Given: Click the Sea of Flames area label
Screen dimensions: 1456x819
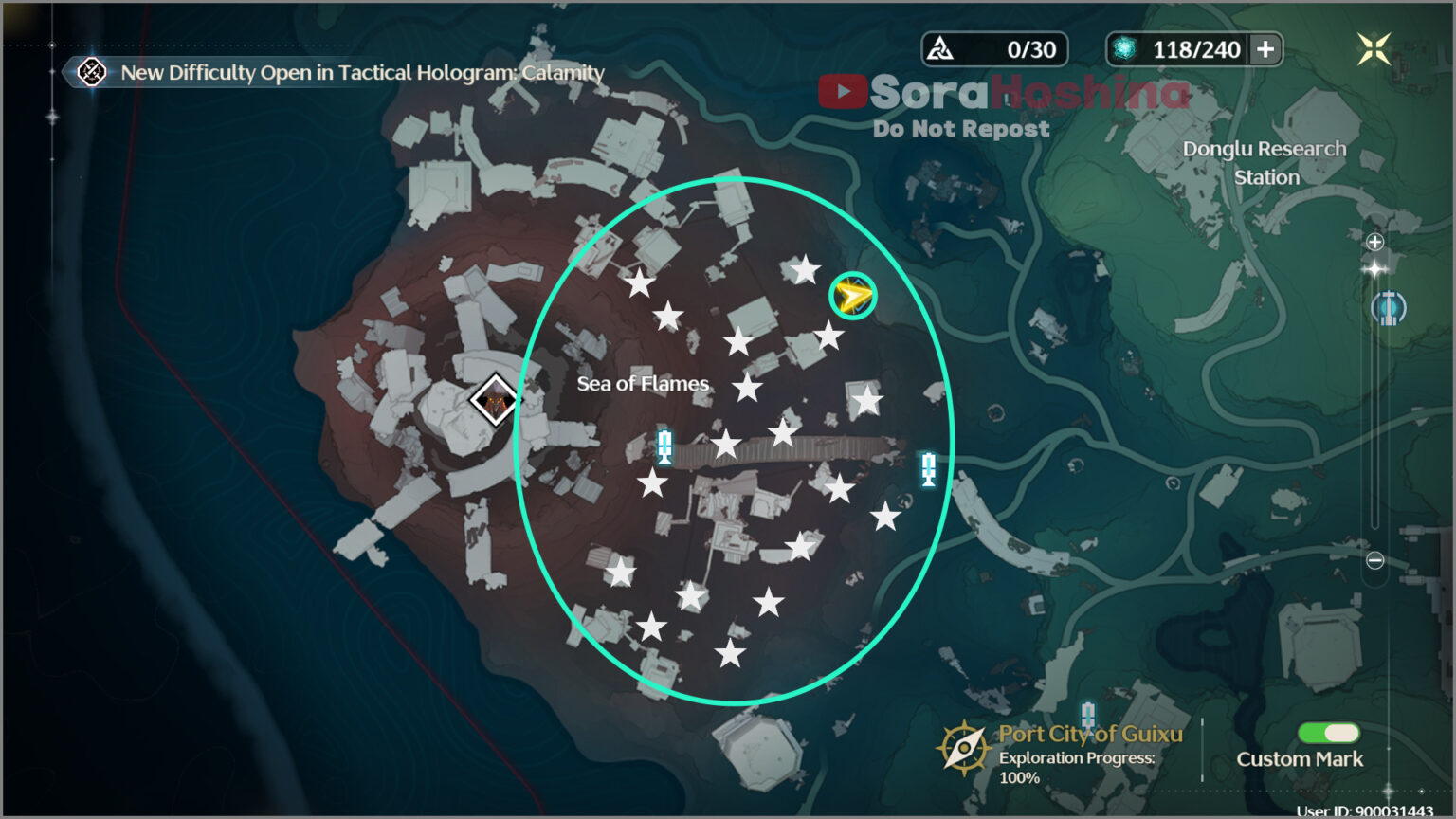Looking at the screenshot, I should [x=642, y=384].
